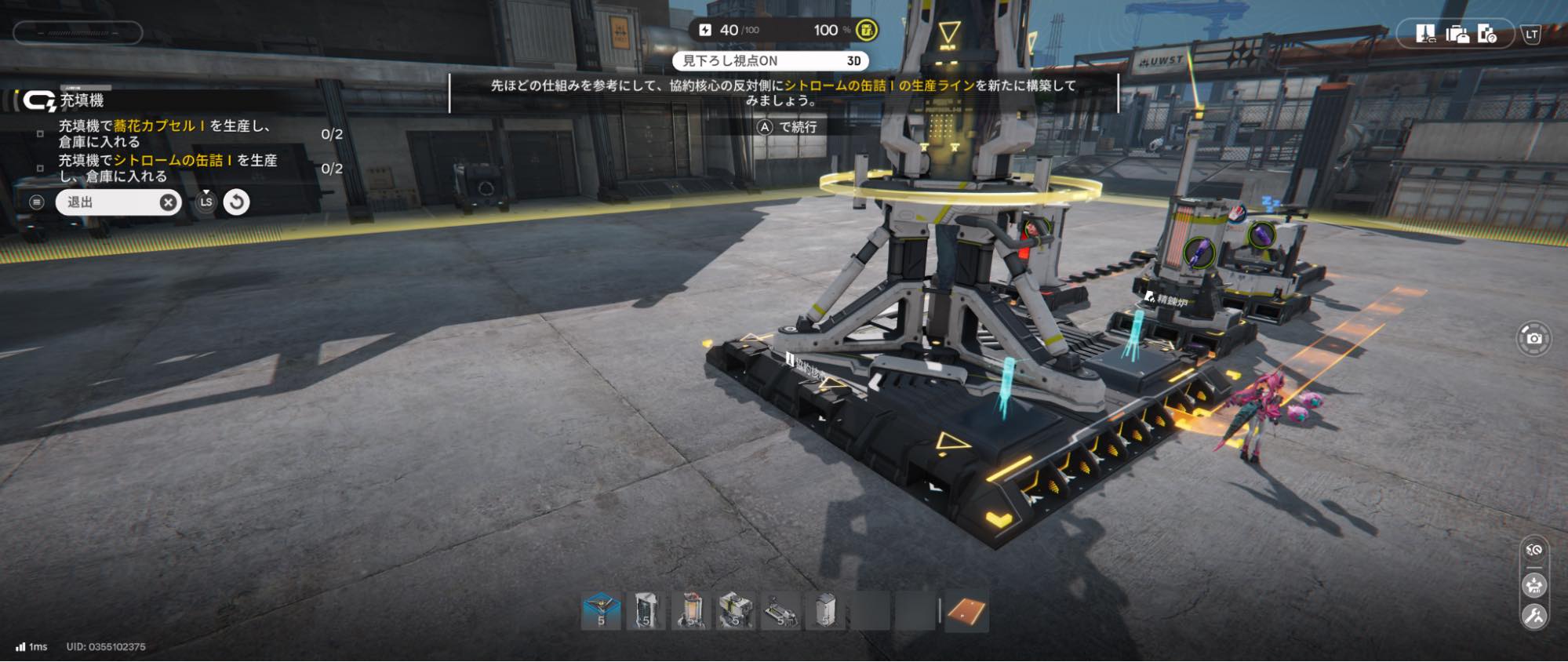
Task: Open the tower blueprint icon
Action: pos(1425,34)
